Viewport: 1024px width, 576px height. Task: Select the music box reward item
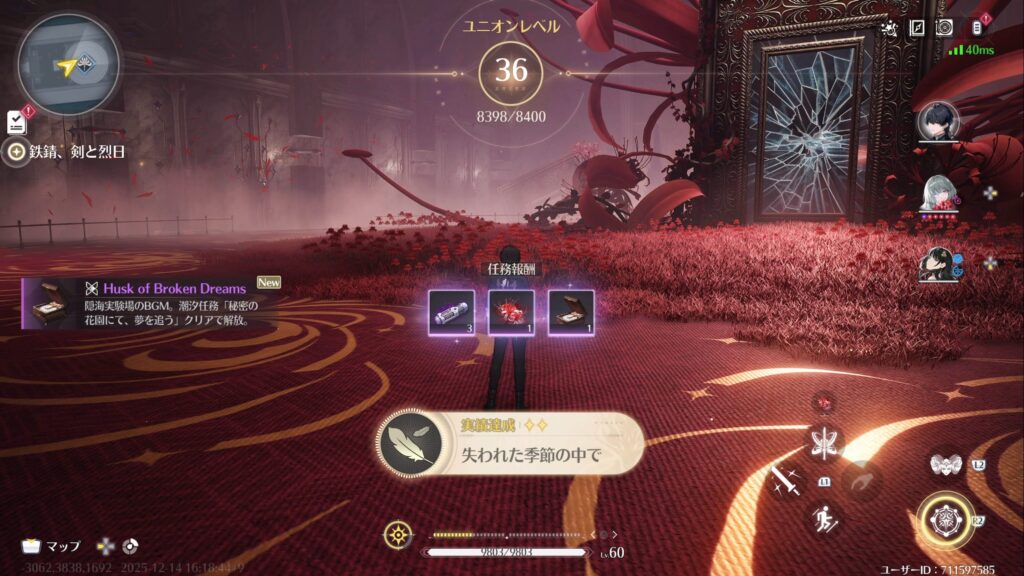571,311
